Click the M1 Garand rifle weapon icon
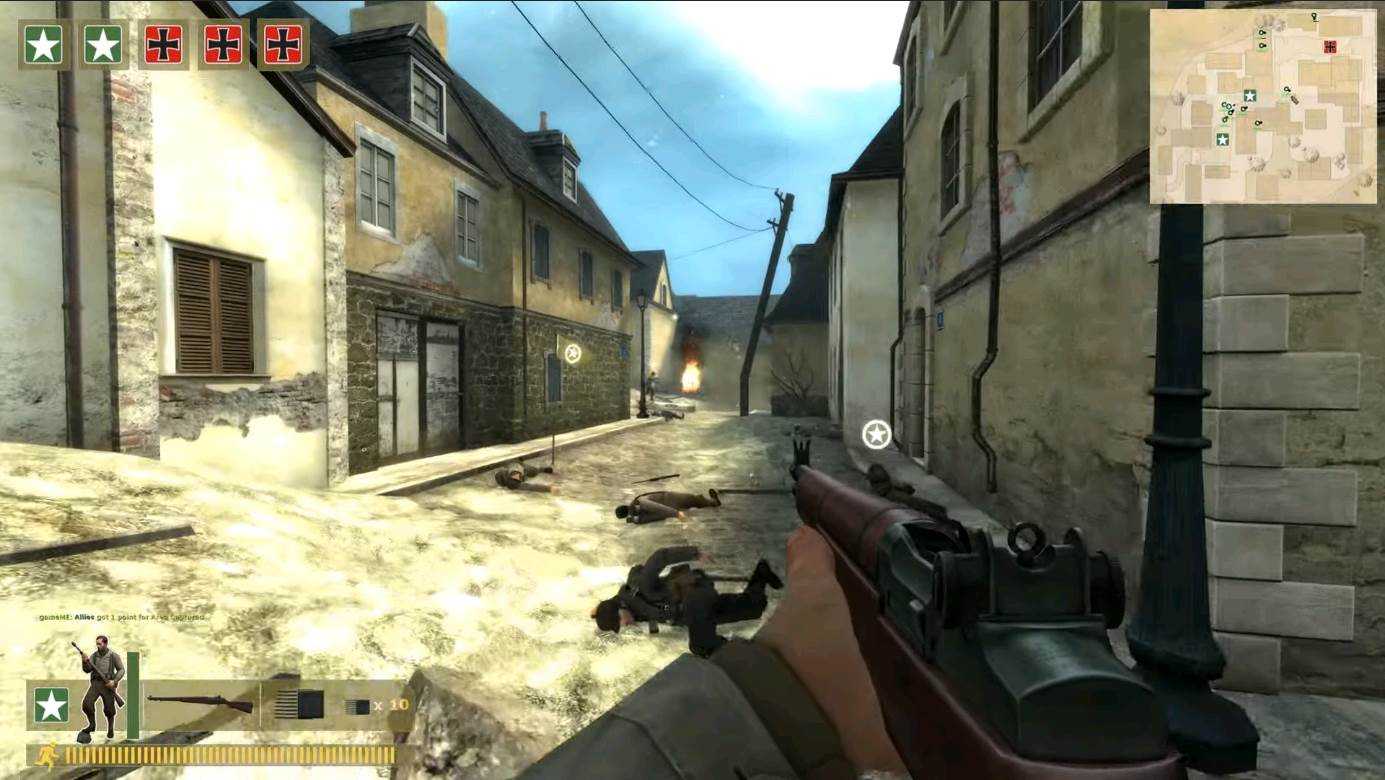 [200, 703]
